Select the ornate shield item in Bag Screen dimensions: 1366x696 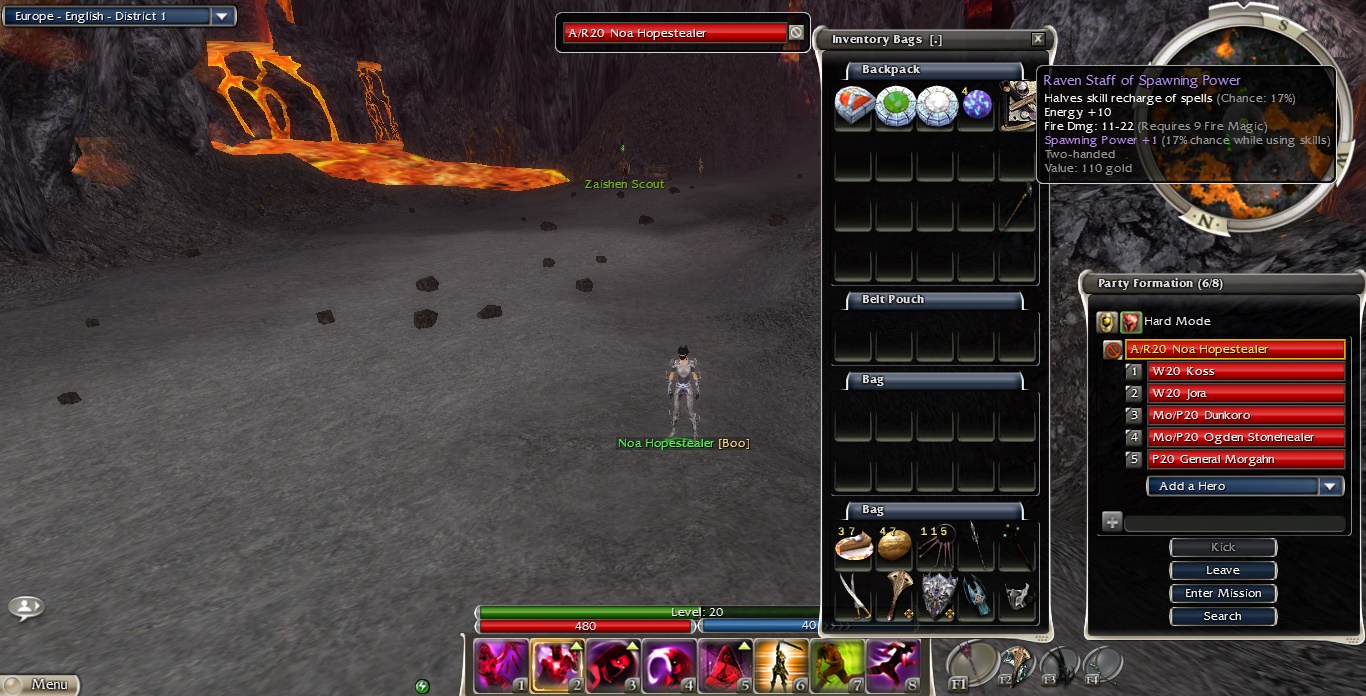pyautogui.click(x=936, y=594)
